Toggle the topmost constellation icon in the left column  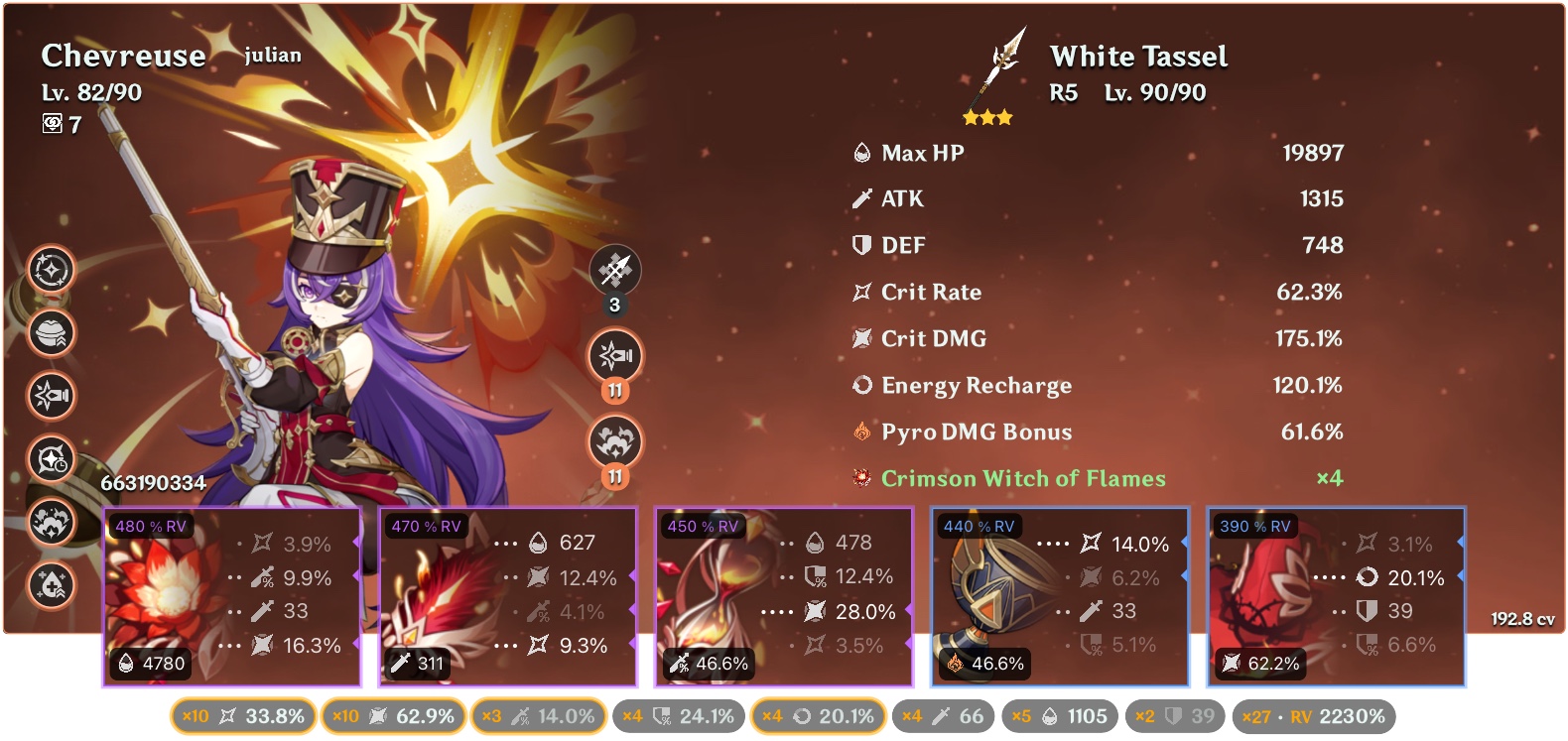[x=50, y=268]
